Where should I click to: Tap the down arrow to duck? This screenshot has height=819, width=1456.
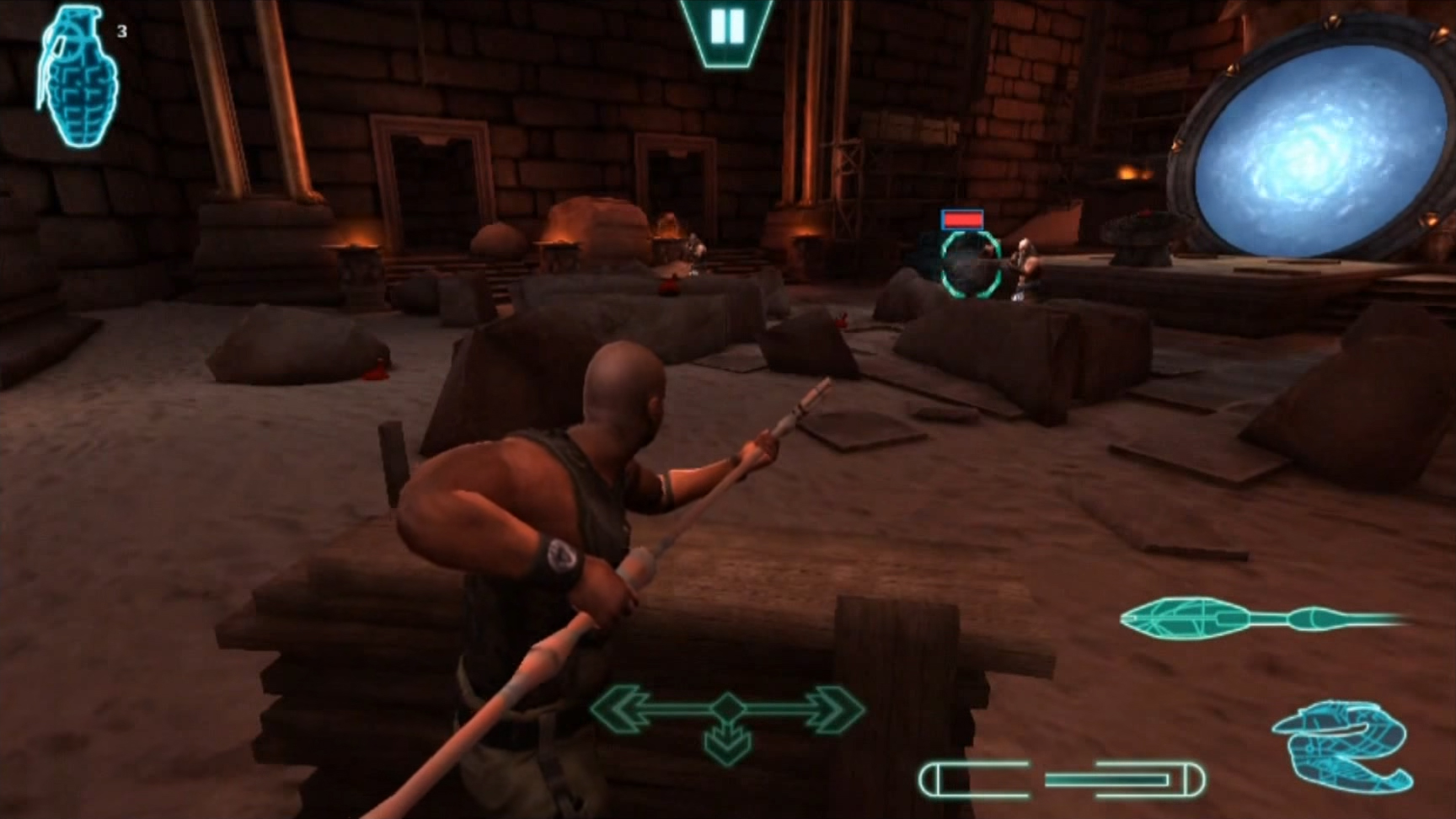(727, 745)
